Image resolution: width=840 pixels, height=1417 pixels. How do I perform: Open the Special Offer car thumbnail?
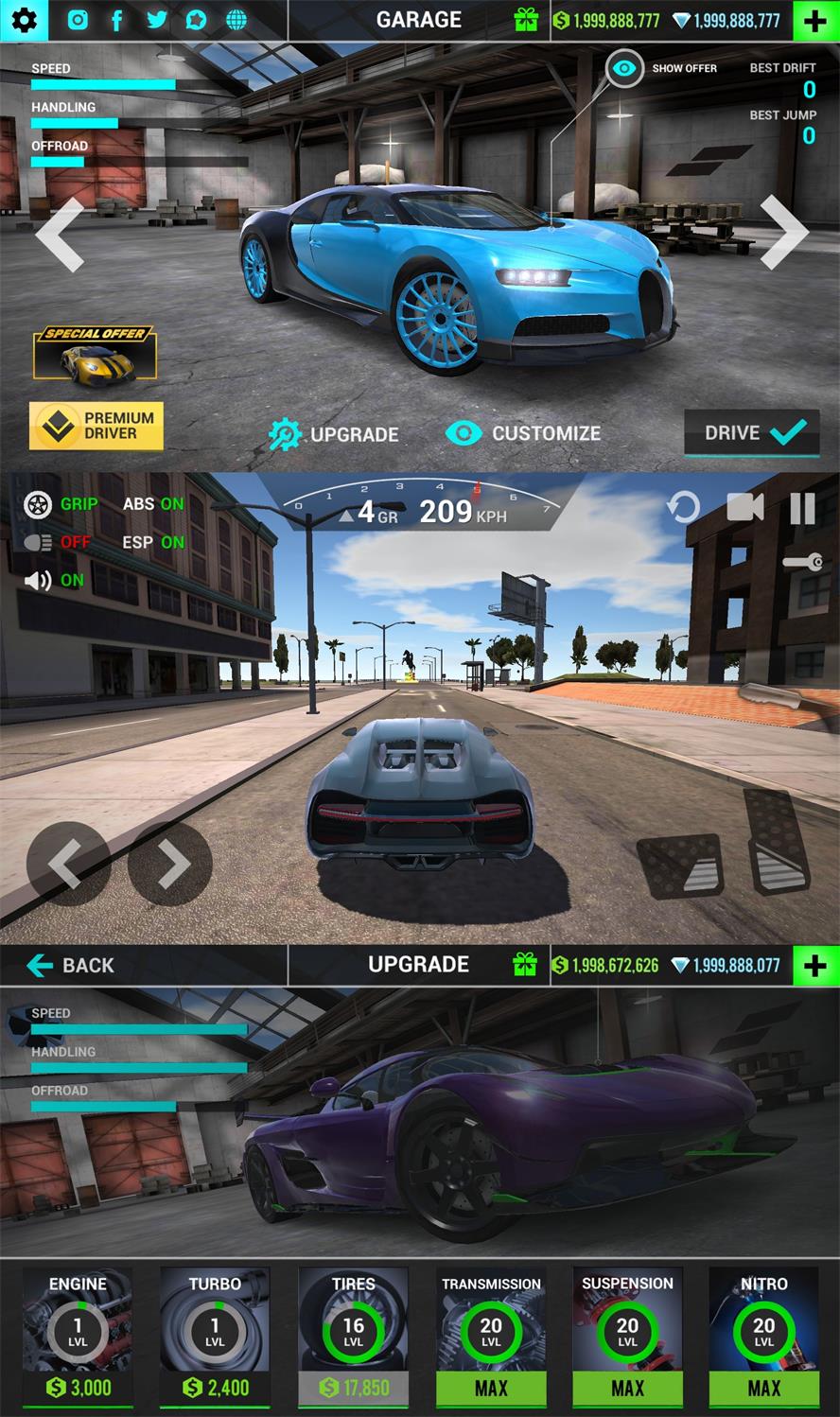click(x=95, y=354)
